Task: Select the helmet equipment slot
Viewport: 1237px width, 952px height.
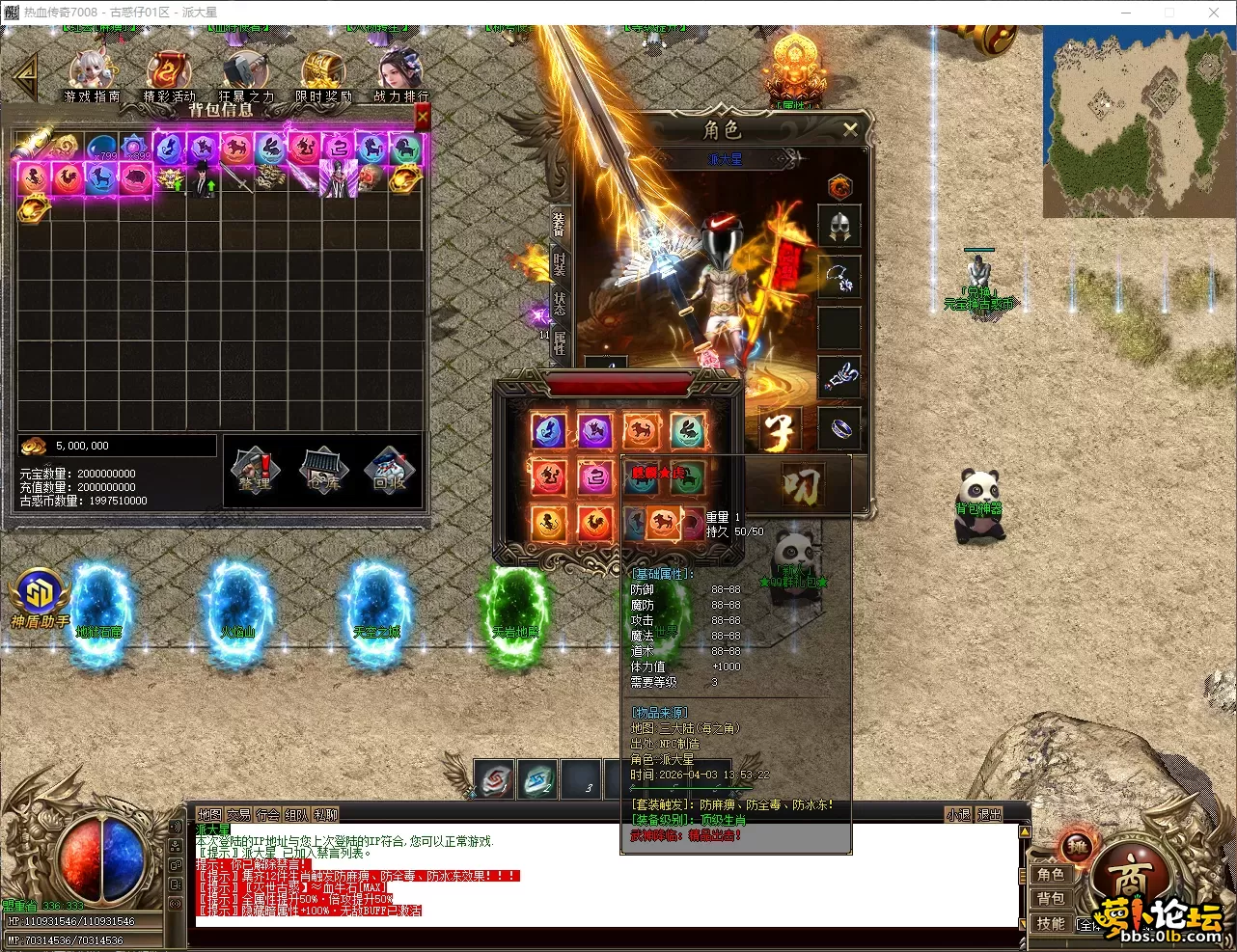Action: [x=838, y=227]
